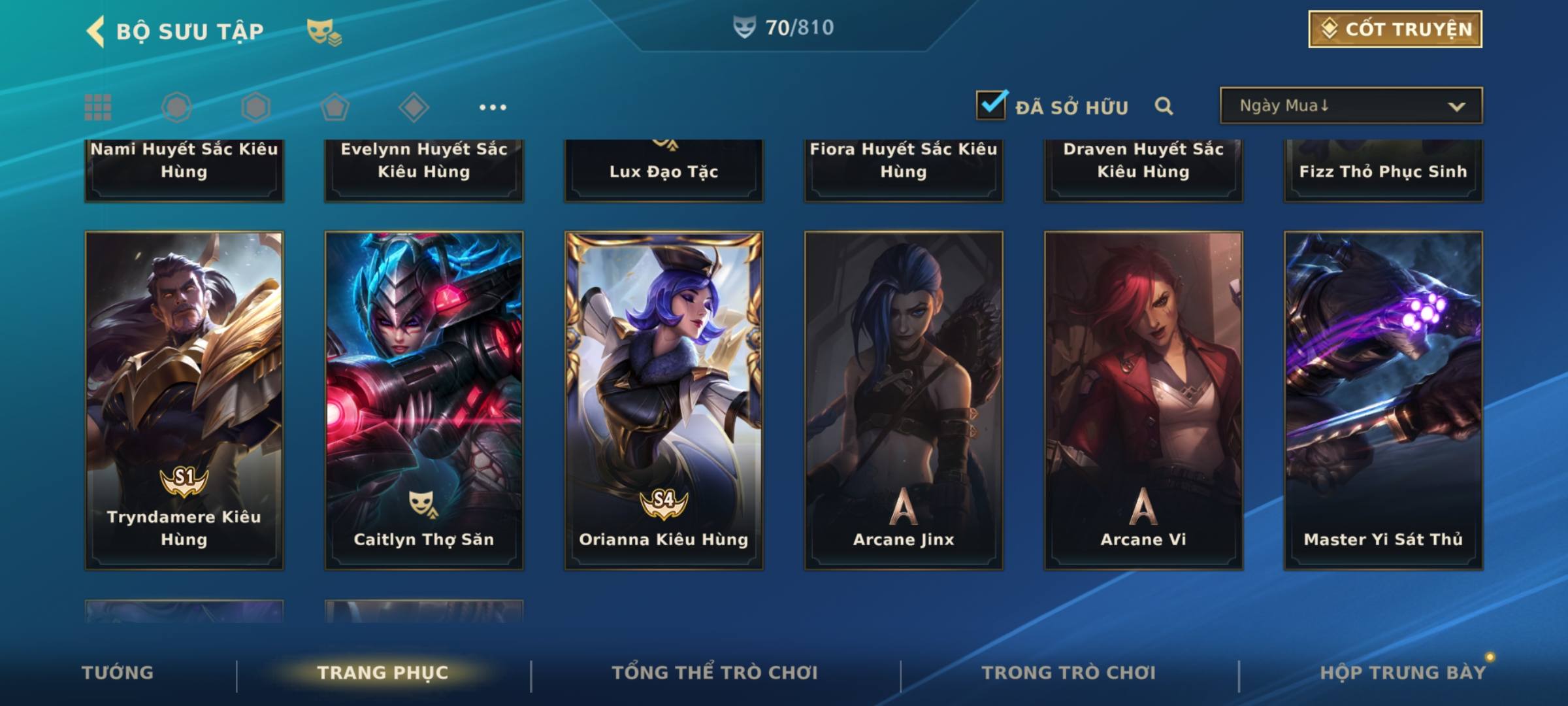This screenshot has height=706, width=1568.
Task: Open the Arcane Vi skin card
Action: click(1143, 400)
